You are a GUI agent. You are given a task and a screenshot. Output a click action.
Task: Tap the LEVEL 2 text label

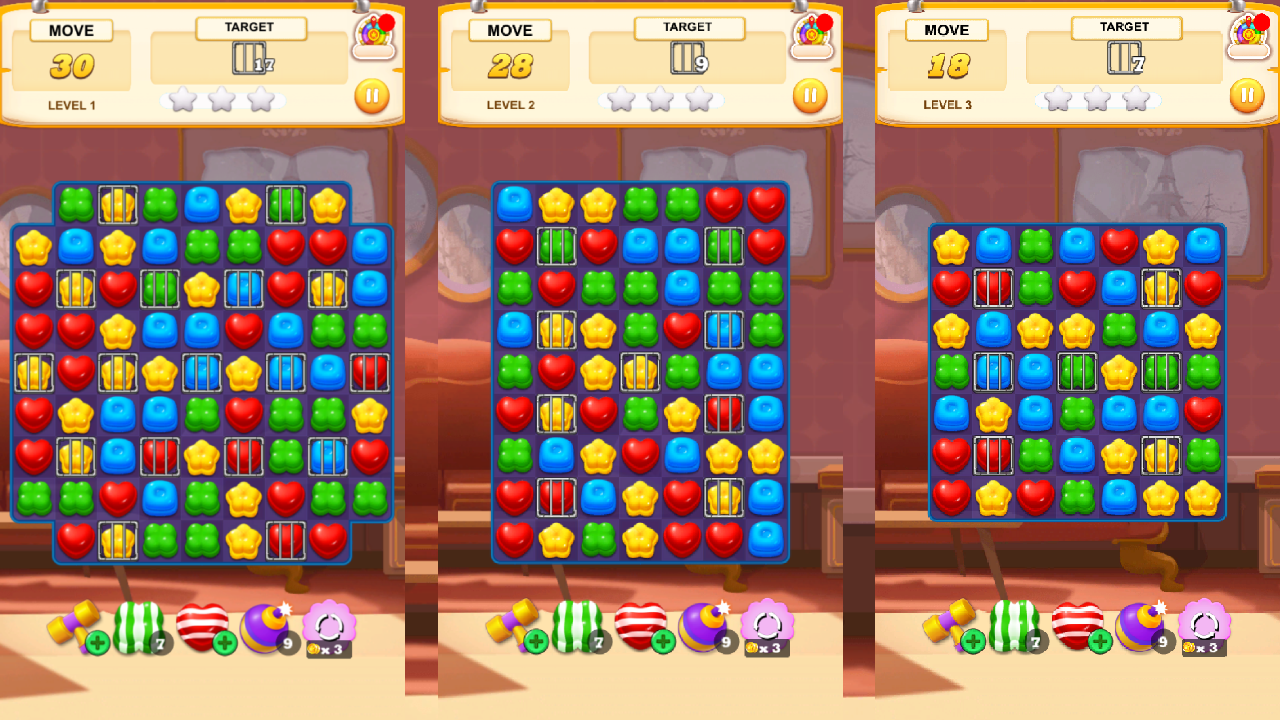[511, 105]
